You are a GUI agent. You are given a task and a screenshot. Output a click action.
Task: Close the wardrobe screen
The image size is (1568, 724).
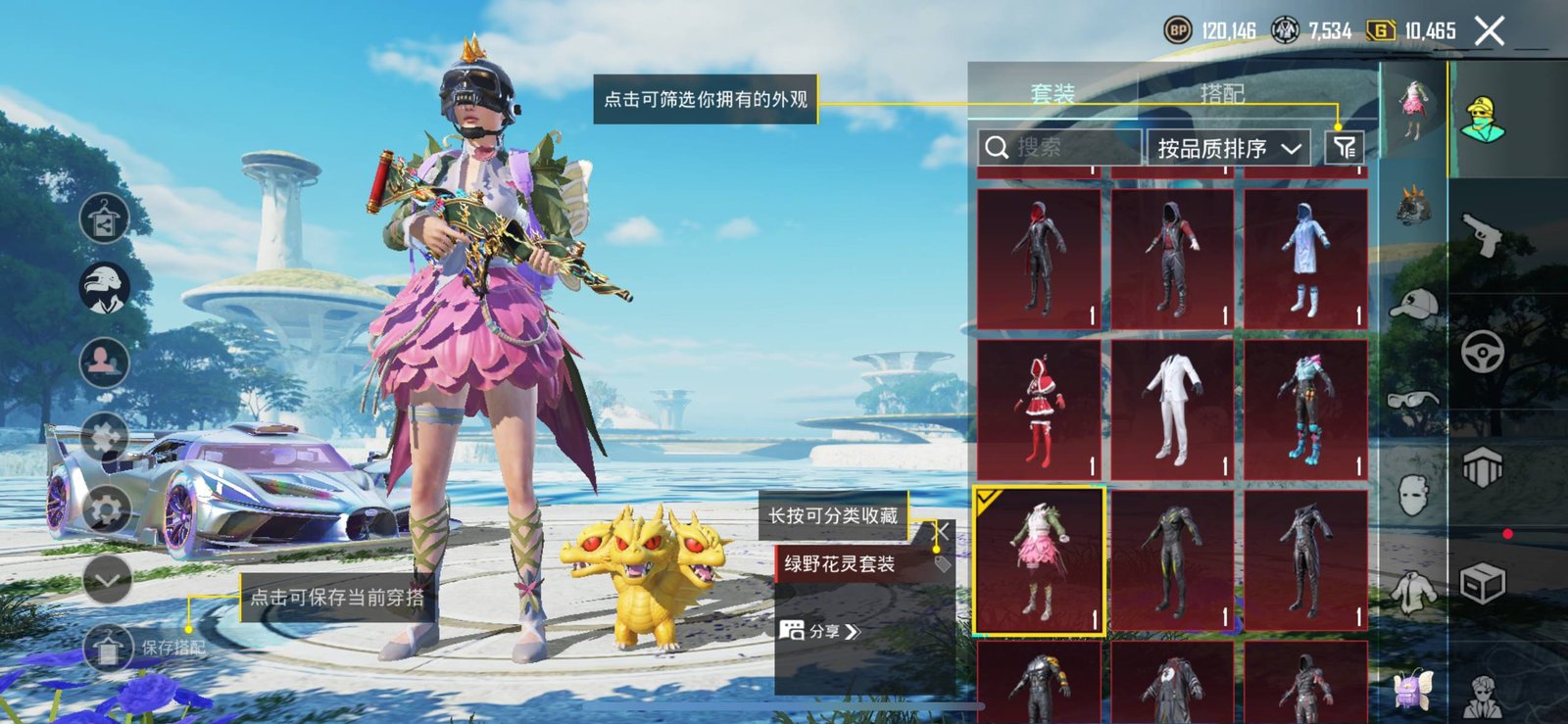1489,31
